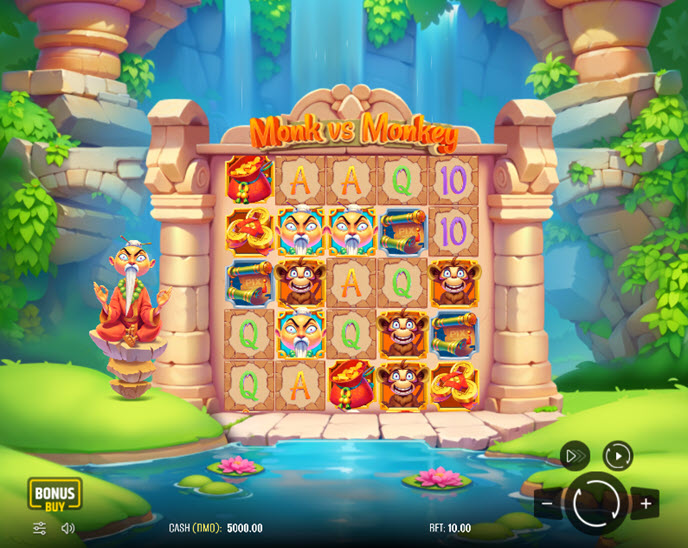The width and height of the screenshot is (688, 548).
Task: Spin the reels with the circular arrows button
Action: [x=597, y=503]
